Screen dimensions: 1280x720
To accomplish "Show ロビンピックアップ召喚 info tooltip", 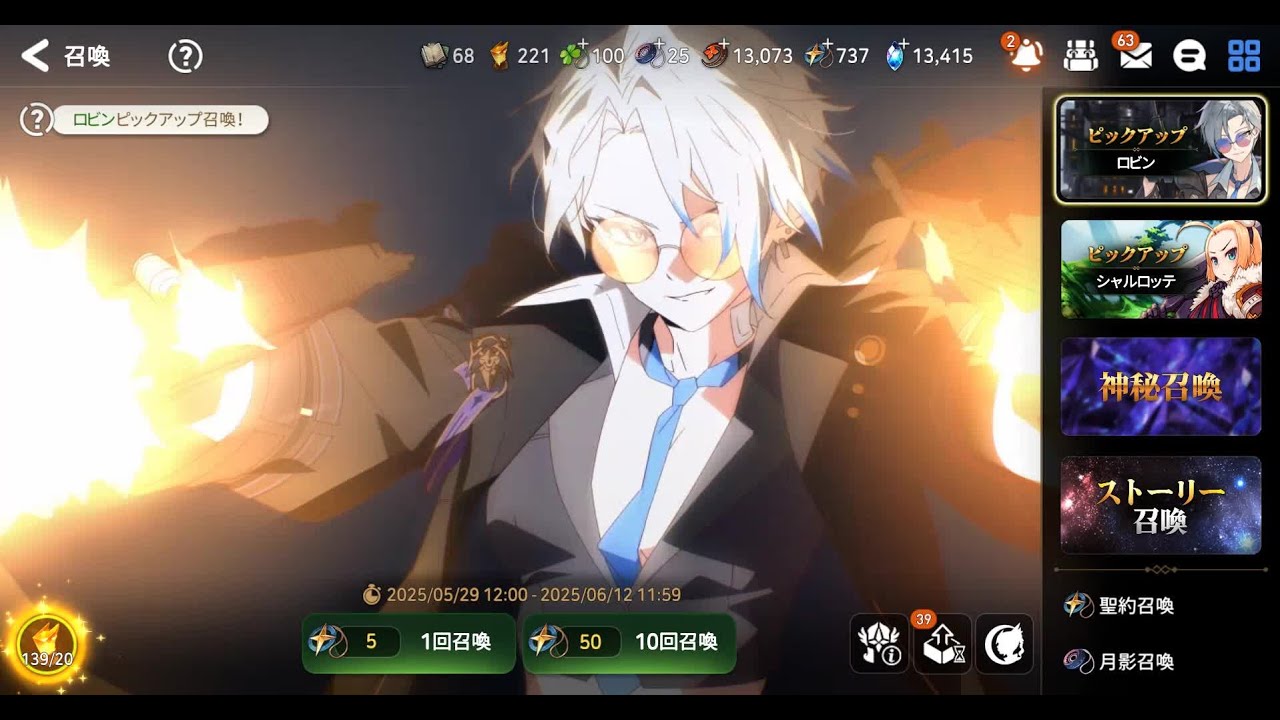I will [x=36, y=121].
